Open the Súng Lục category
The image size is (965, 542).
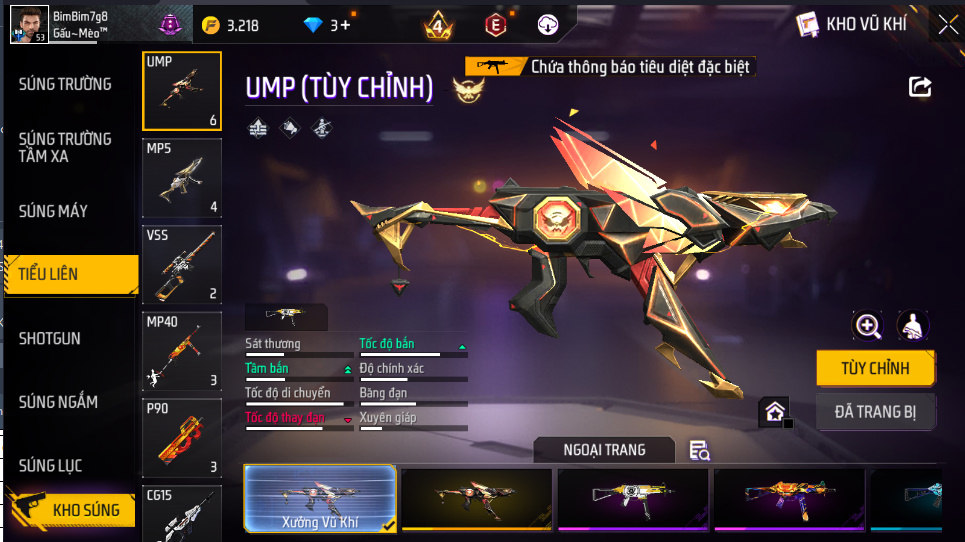51,466
